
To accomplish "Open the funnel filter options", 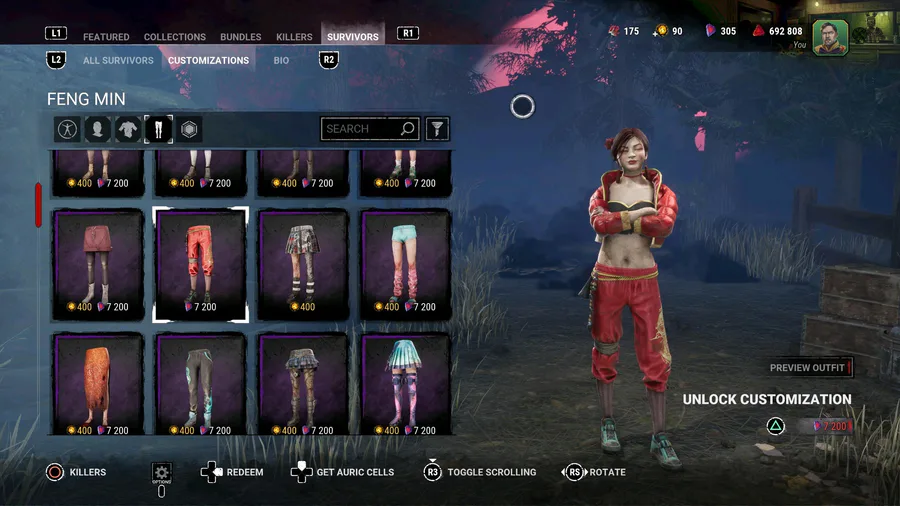I will pos(437,129).
